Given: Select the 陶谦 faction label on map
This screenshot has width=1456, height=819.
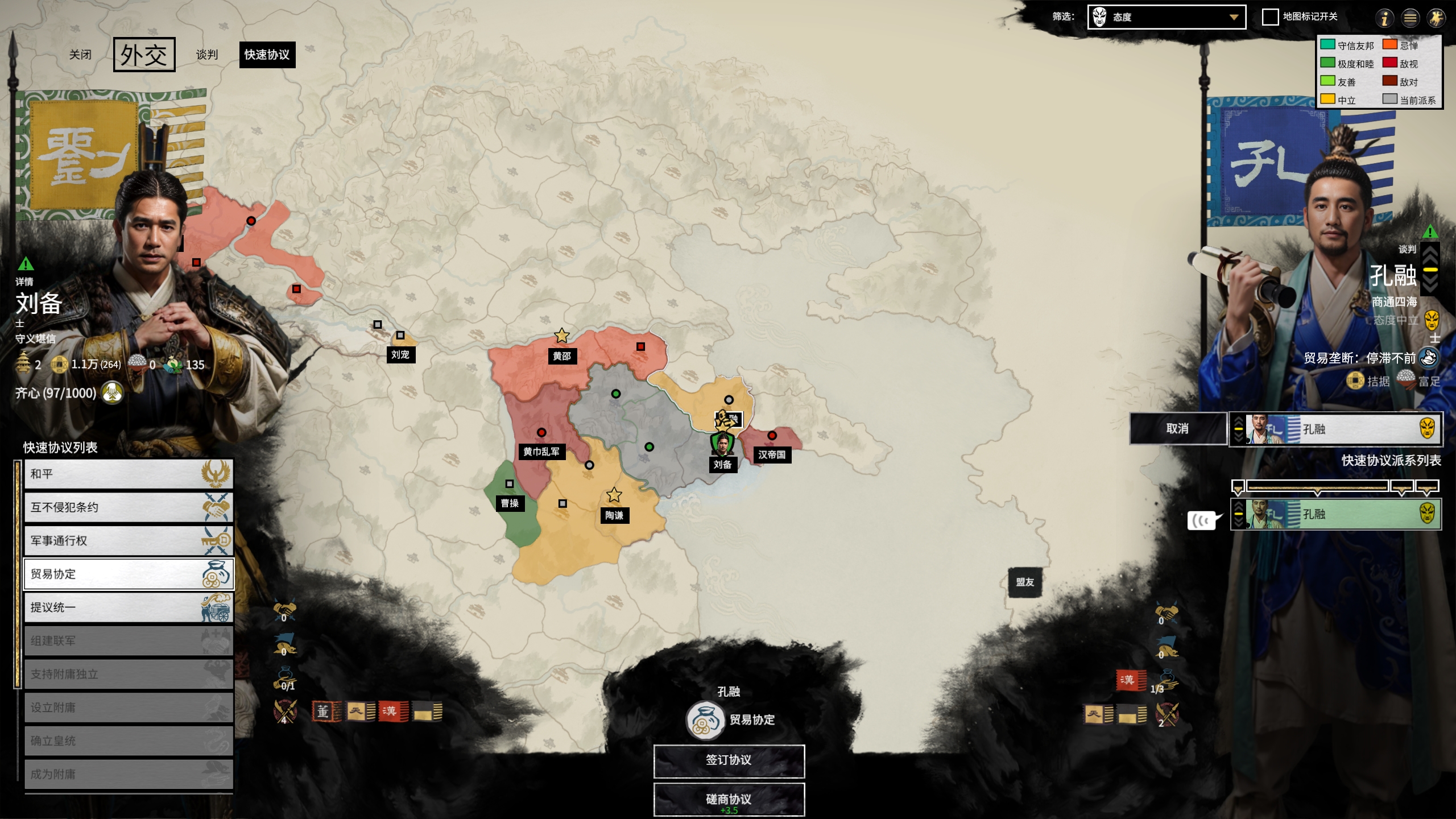Looking at the screenshot, I should tap(614, 515).
